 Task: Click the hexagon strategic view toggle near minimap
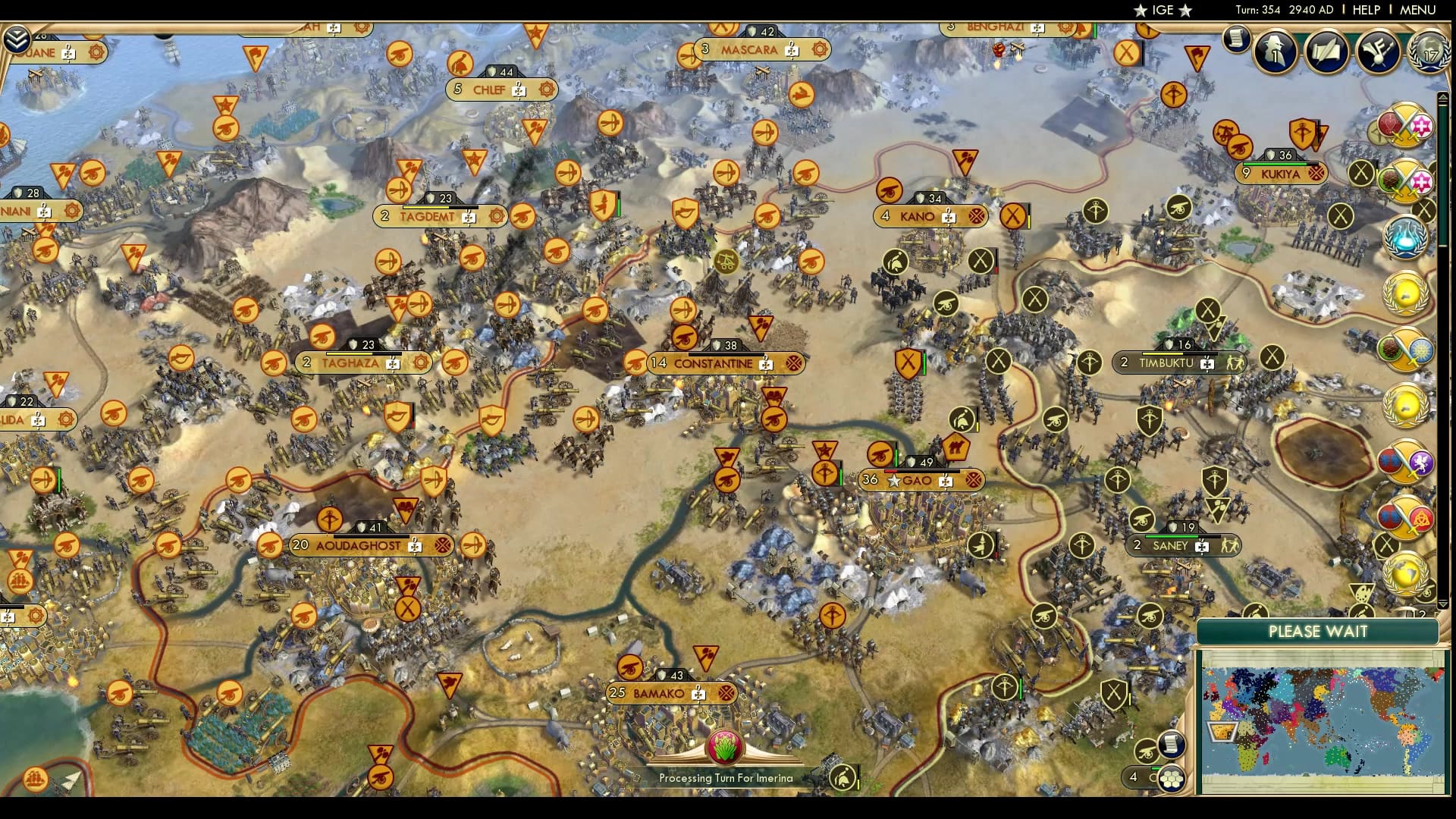(x=1171, y=779)
